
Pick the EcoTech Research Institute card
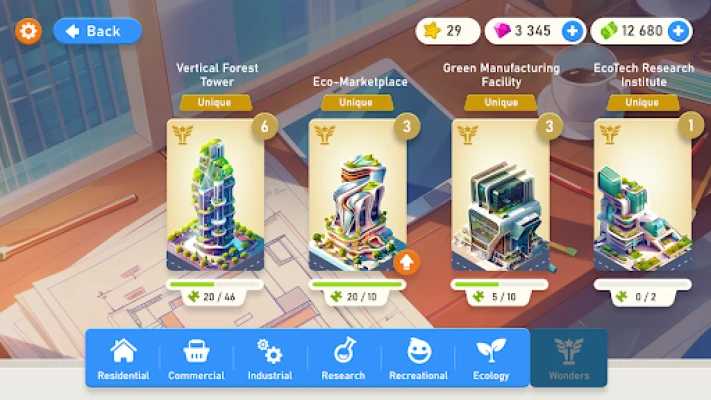(x=643, y=195)
